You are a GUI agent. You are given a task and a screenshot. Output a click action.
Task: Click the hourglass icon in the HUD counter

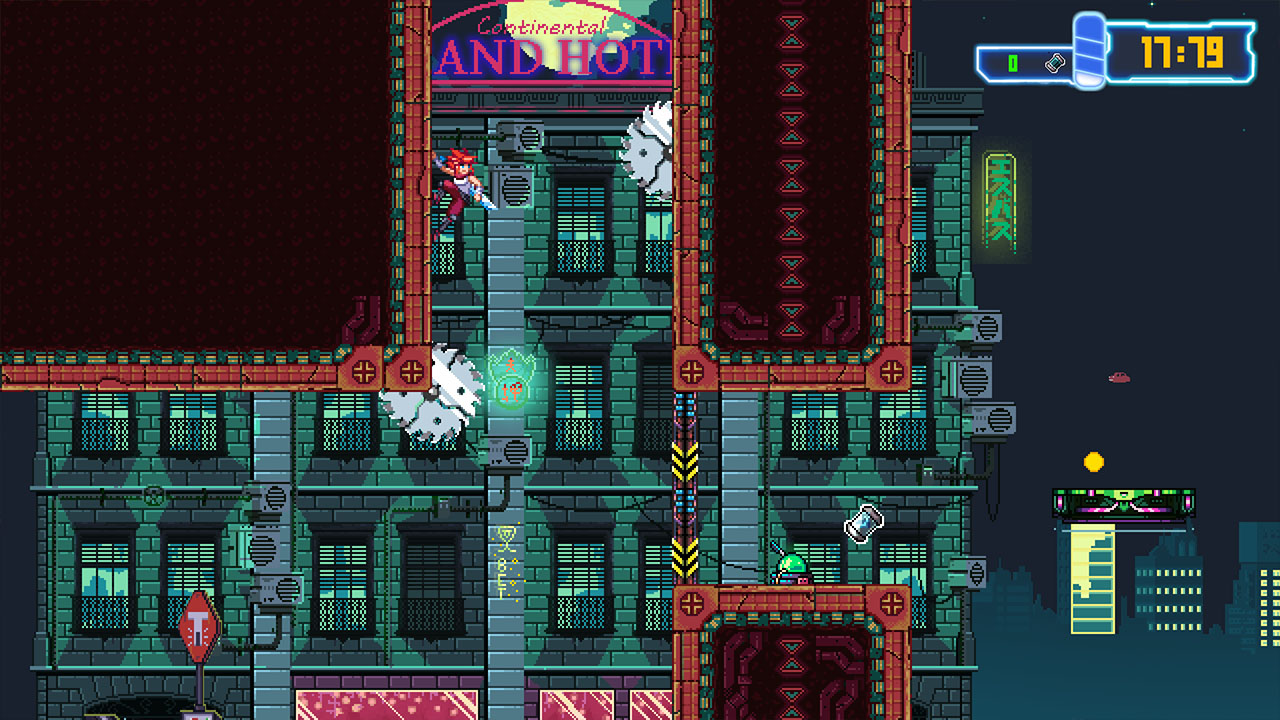[1054, 61]
